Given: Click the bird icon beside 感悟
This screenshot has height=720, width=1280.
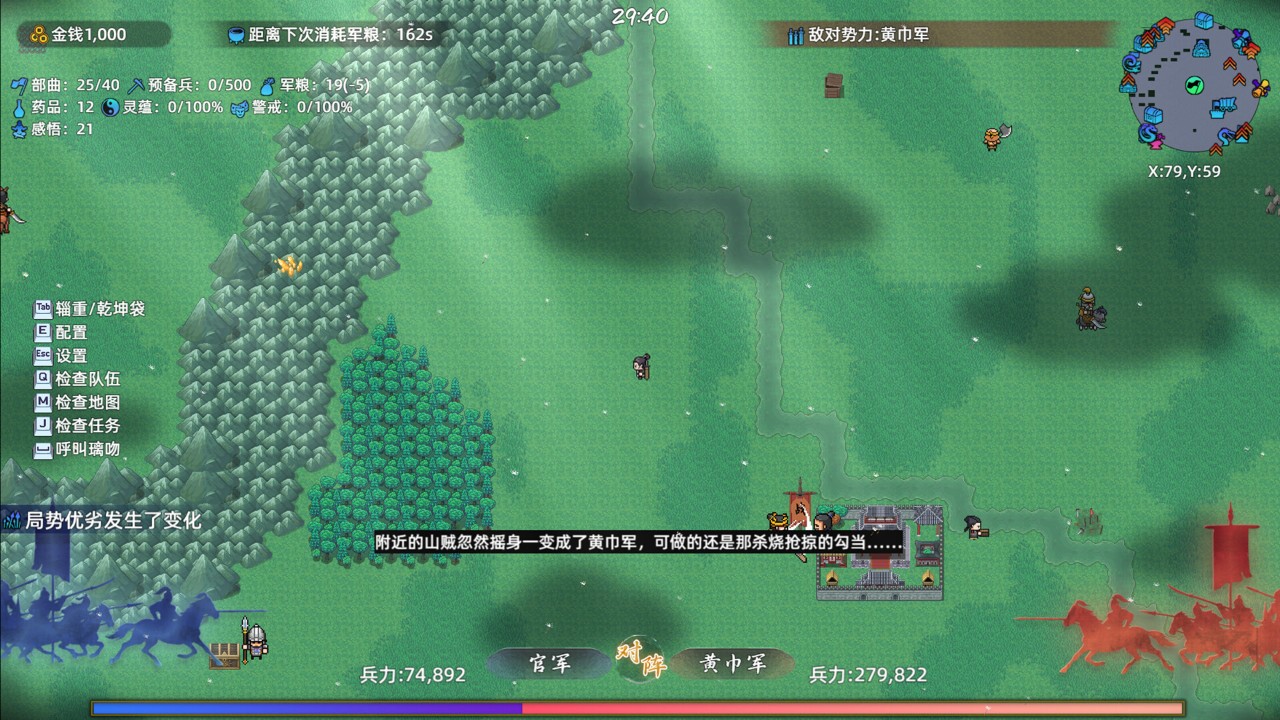Looking at the screenshot, I should [20, 128].
